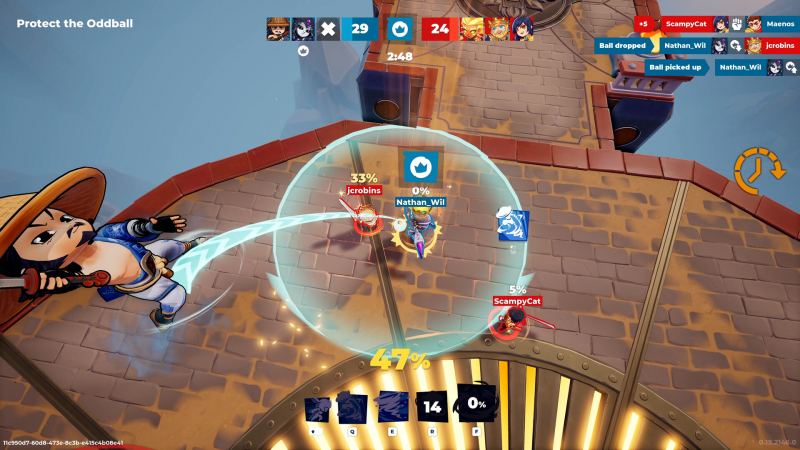Select the Ball dropped feed entry
Image resolution: width=800 pixels, height=450 pixels.
tap(621, 45)
